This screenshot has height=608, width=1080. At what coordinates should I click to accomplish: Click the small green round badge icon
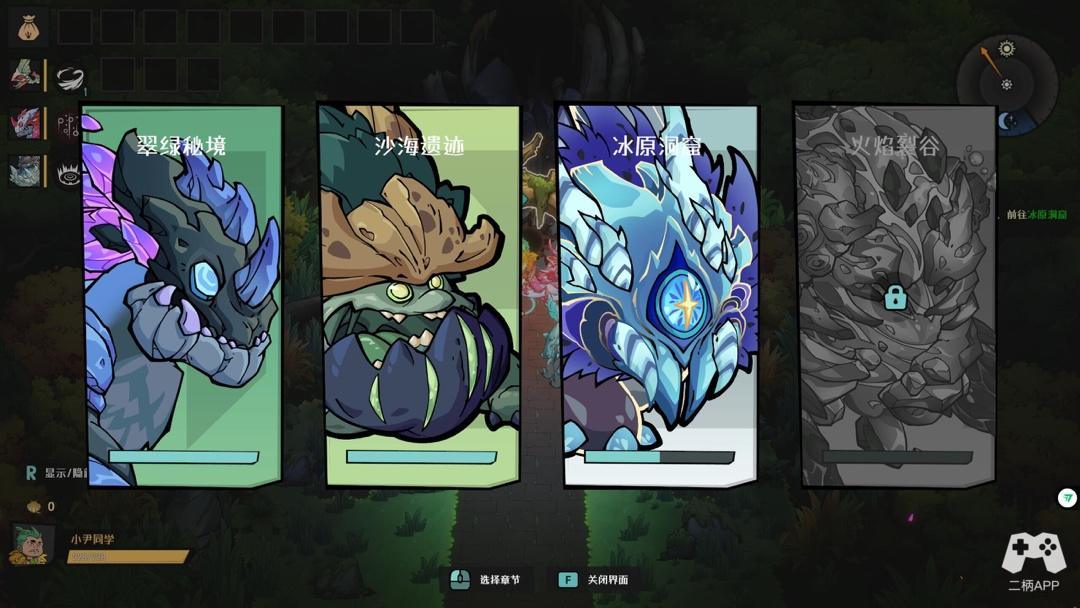1068,498
